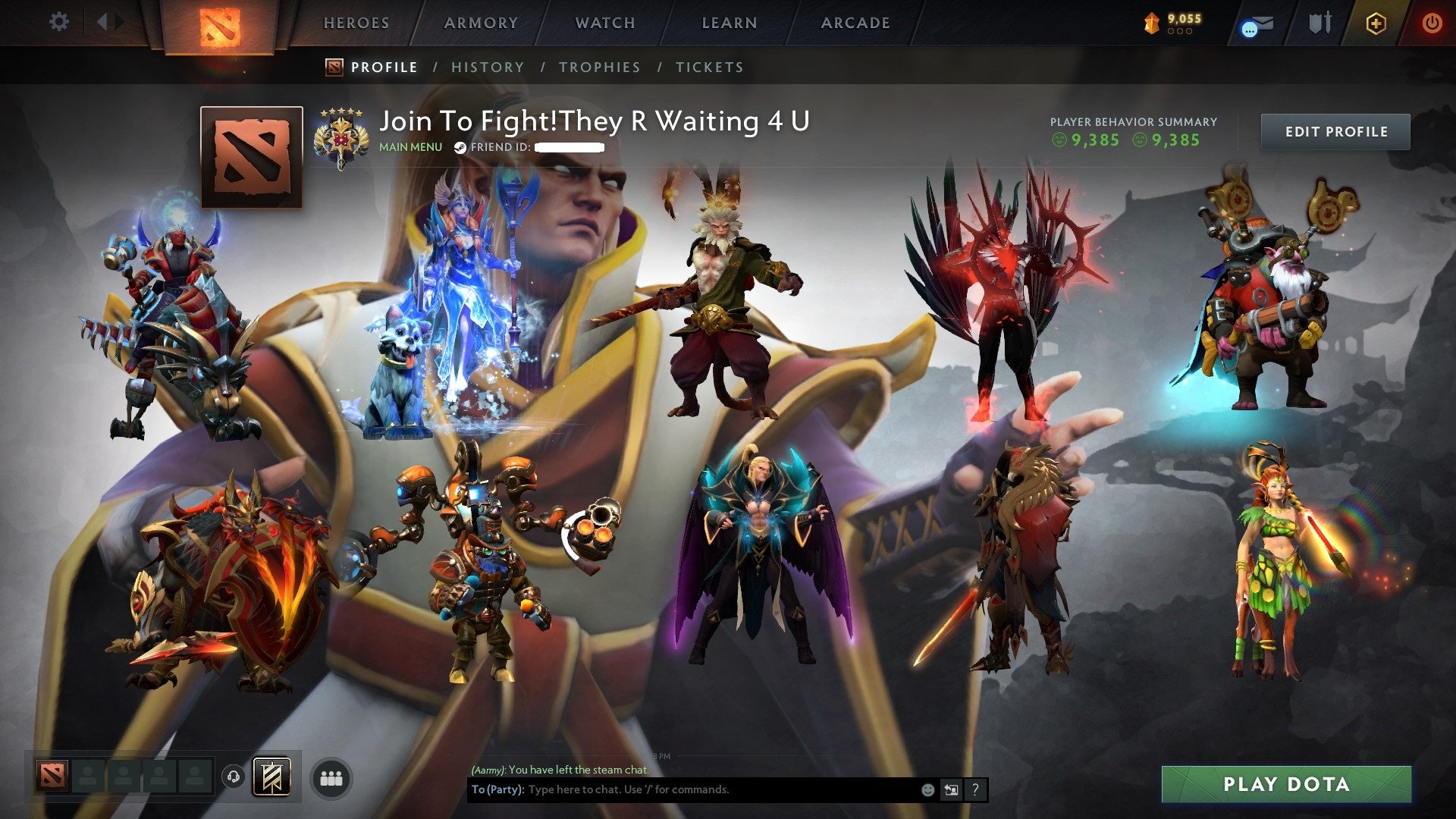Click the EDIT PROFILE button

pos(1335,130)
